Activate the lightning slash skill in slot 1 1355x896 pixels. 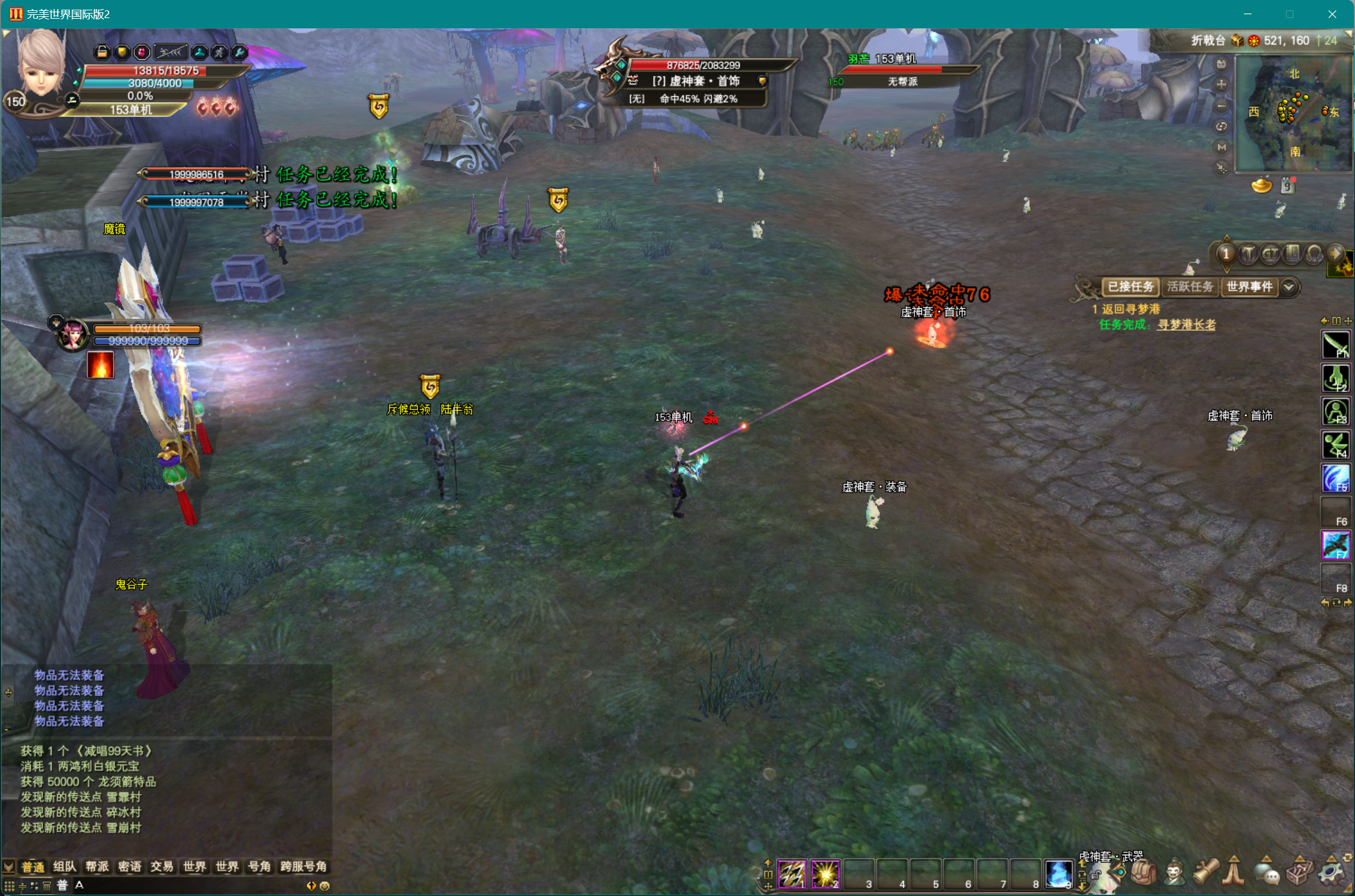tap(792, 874)
